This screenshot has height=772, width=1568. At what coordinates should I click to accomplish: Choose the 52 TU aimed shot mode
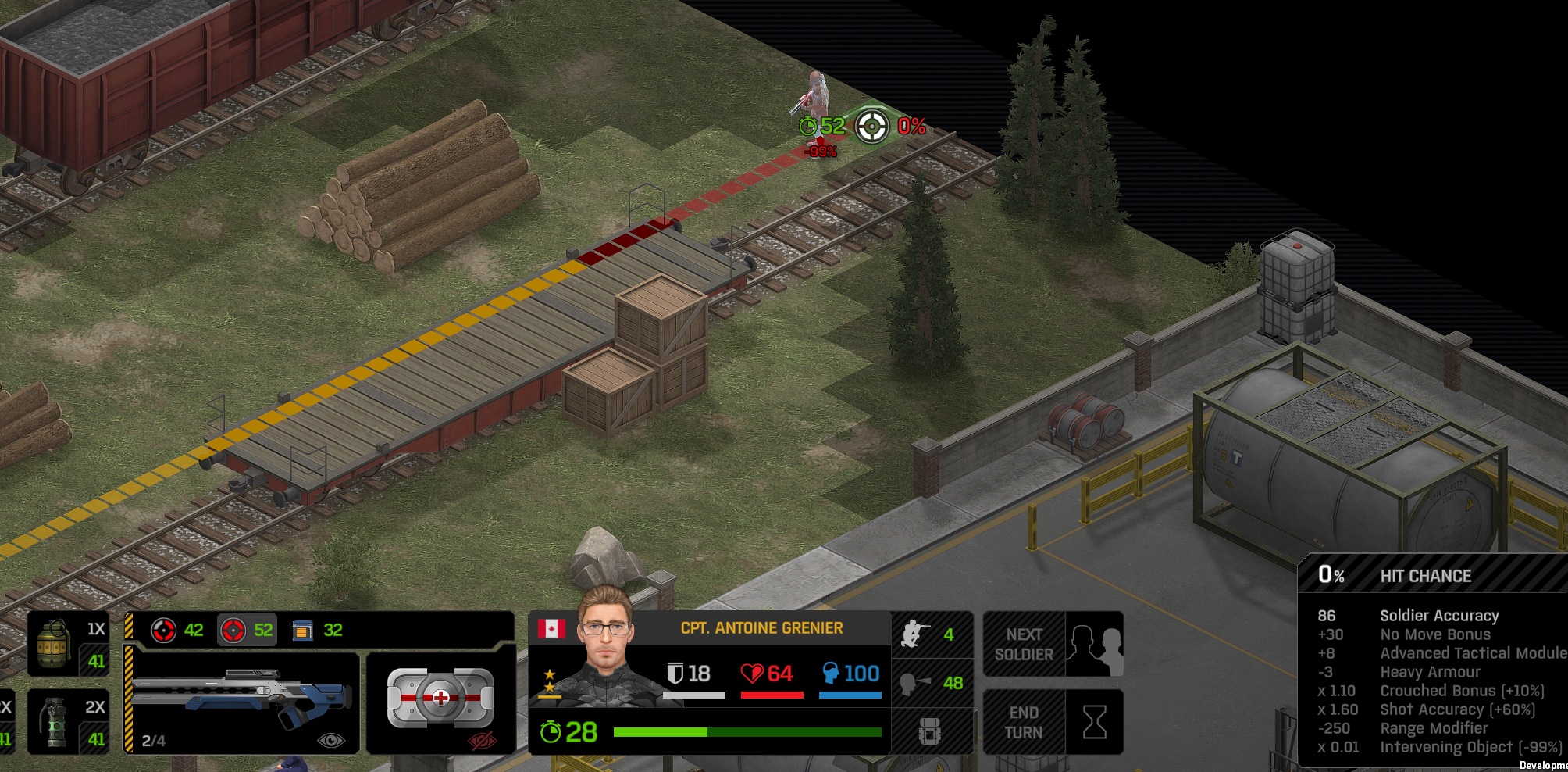[247, 630]
